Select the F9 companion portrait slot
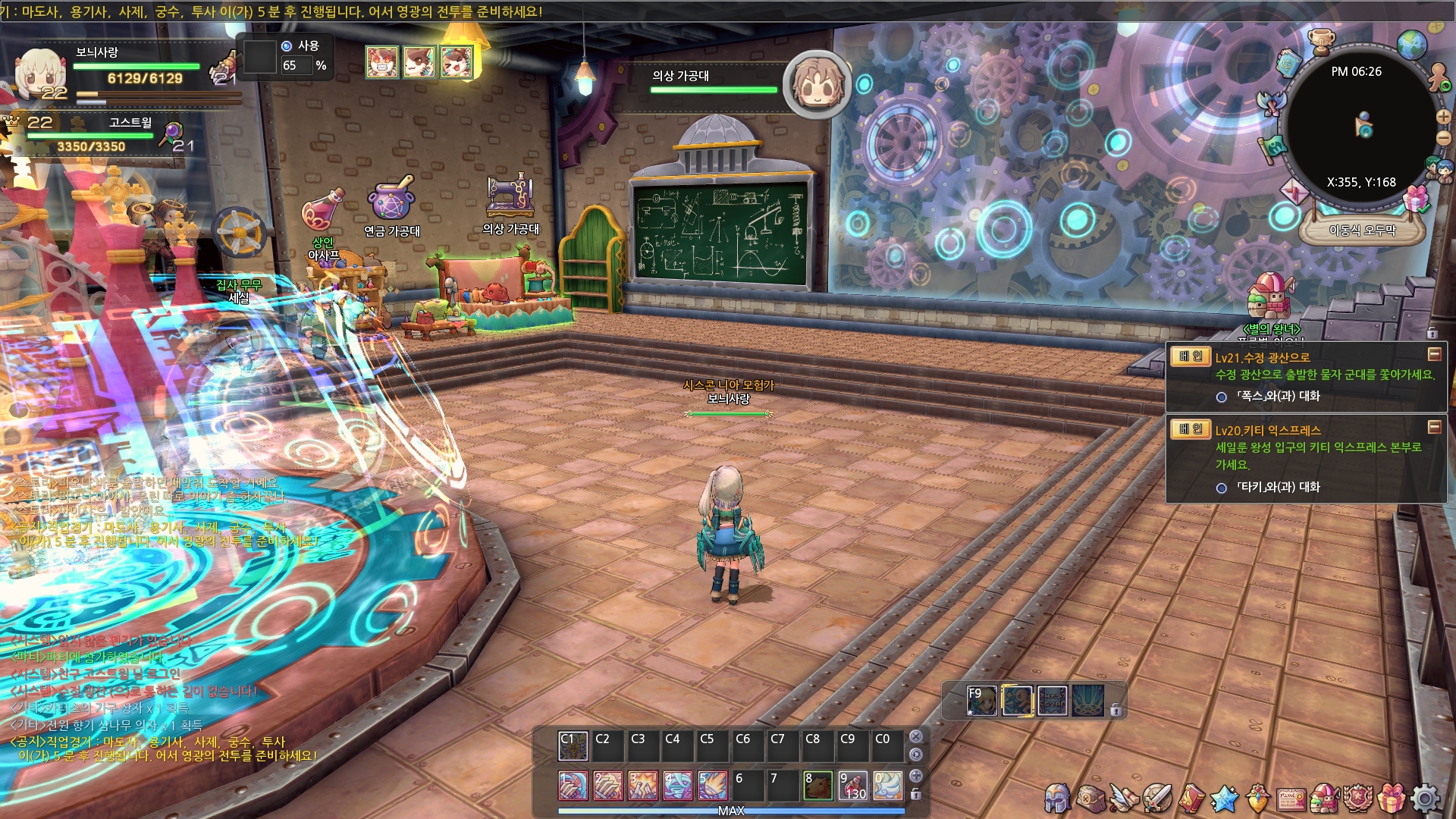Image resolution: width=1456 pixels, height=819 pixels. coord(981,701)
